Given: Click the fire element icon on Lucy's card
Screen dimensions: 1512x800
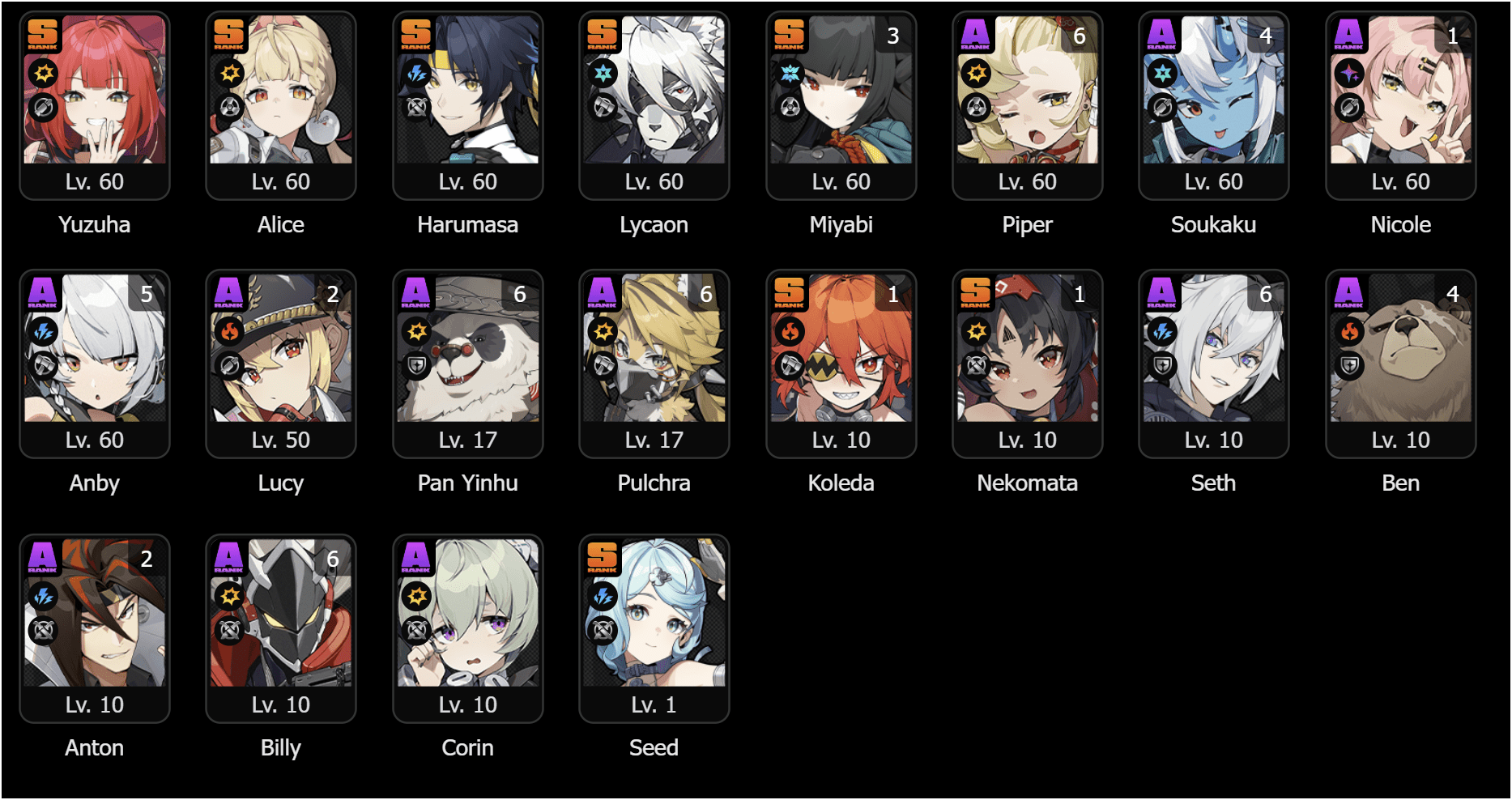Looking at the screenshot, I should click(230, 331).
